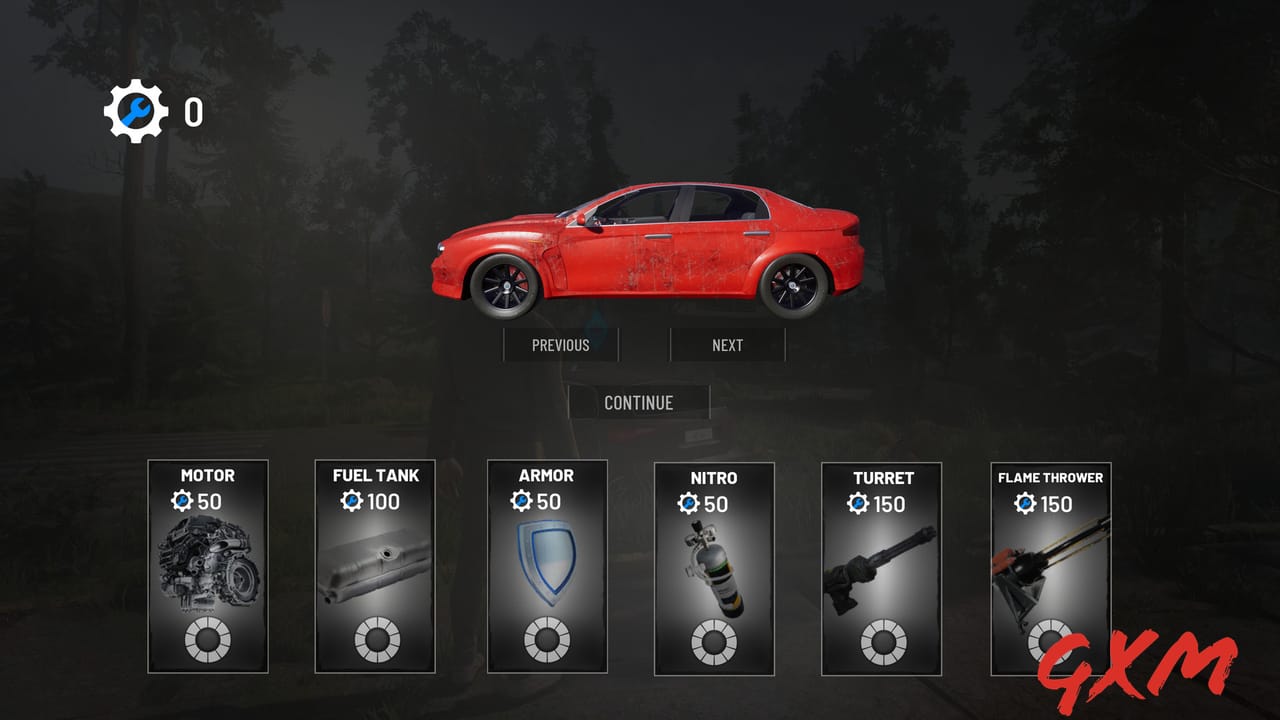This screenshot has width=1280, height=720.
Task: Select the Fuel Tank part image
Action: pos(376,565)
